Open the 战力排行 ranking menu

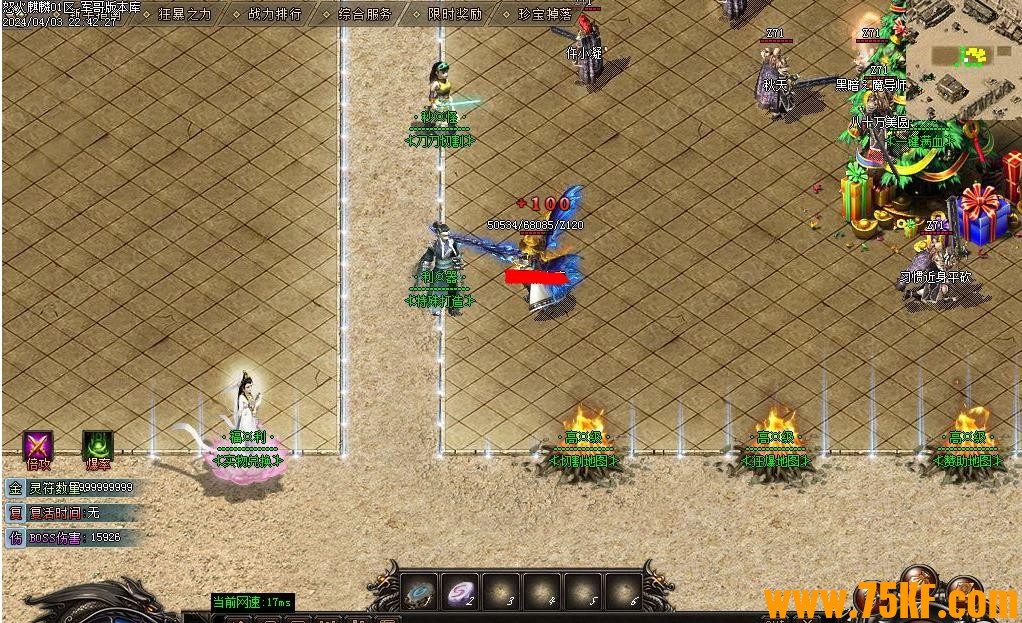[274, 14]
